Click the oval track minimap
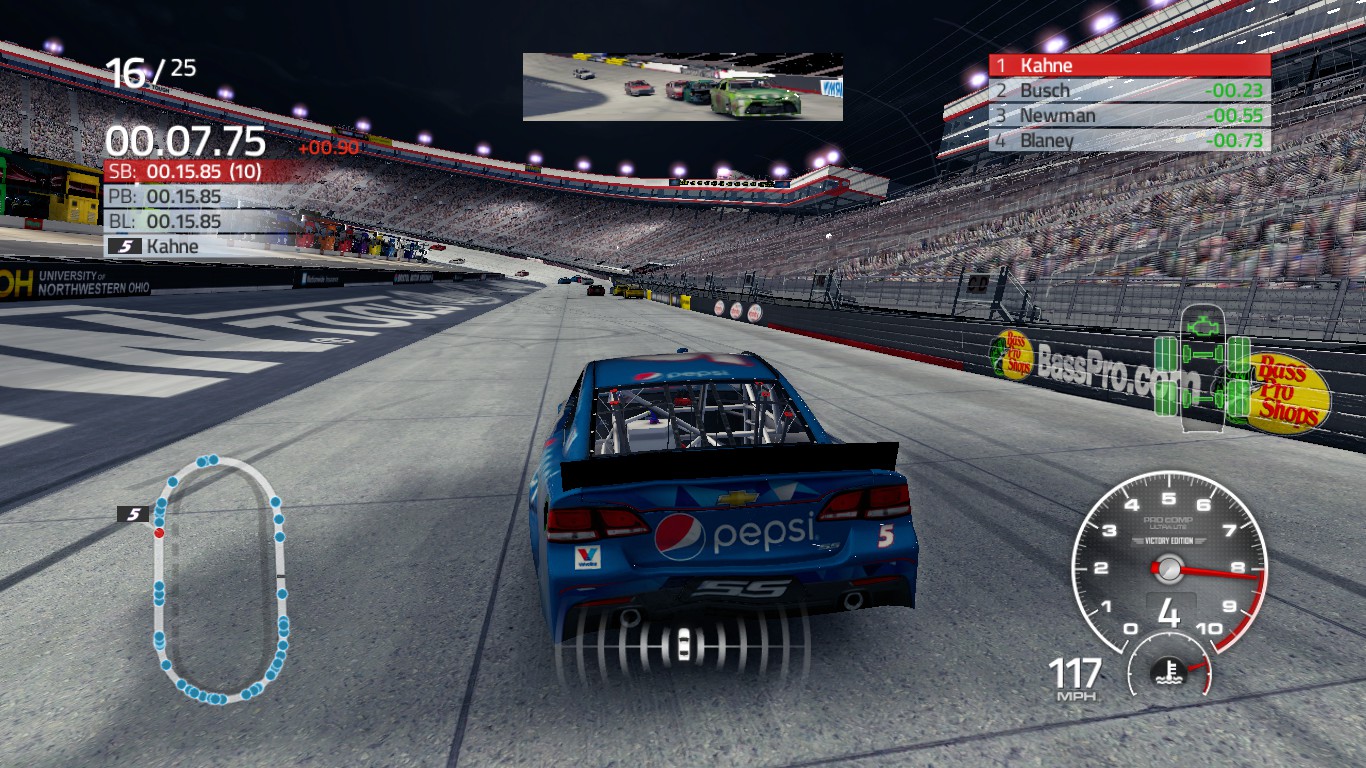The image size is (1366, 768). pos(219,580)
